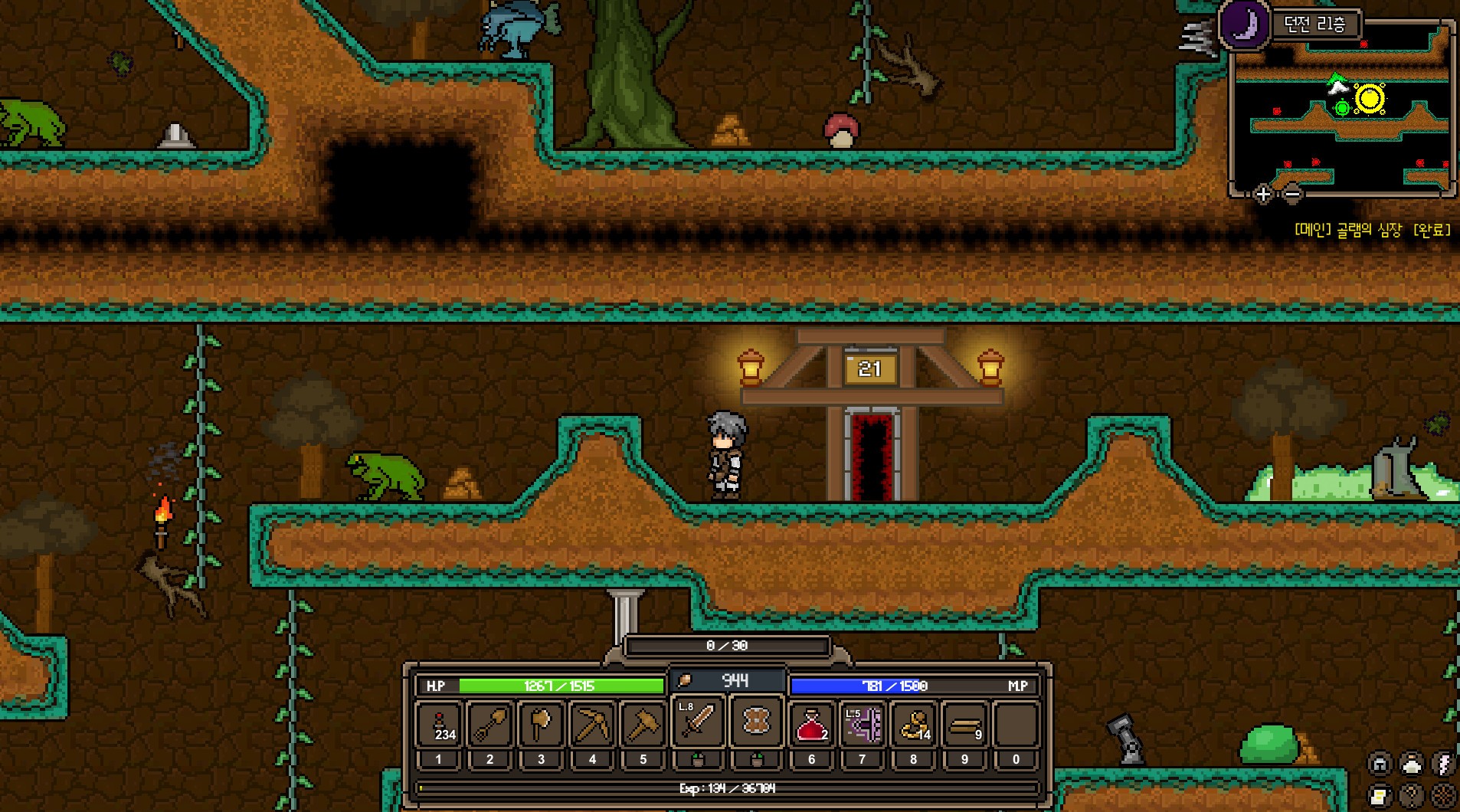Toggle the lightning buff icon at bottom right
Viewport: 1460px width, 812px height.
click(x=1442, y=762)
